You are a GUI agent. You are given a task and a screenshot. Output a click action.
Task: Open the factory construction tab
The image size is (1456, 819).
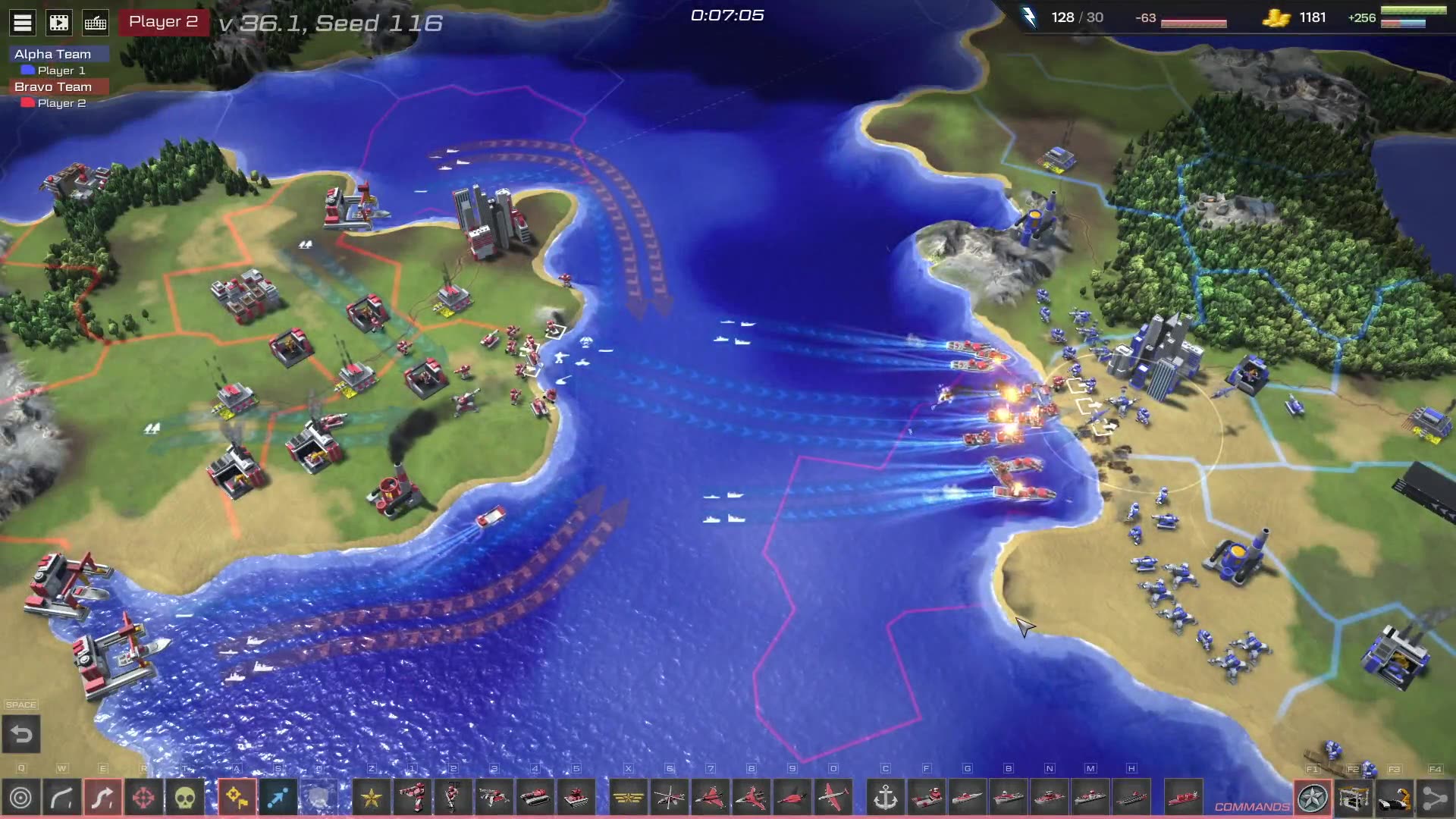click(x=1354, y=798)
